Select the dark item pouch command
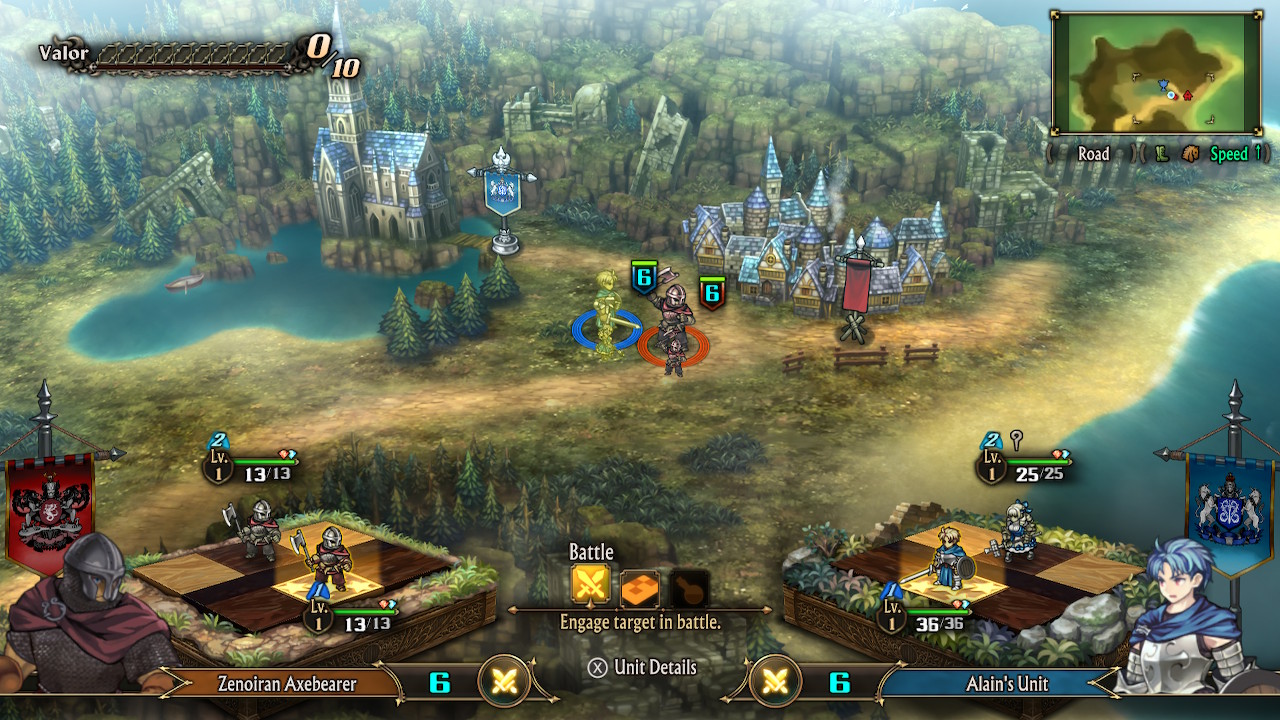Screen dimensions: 1280x720 click(689, 588)
